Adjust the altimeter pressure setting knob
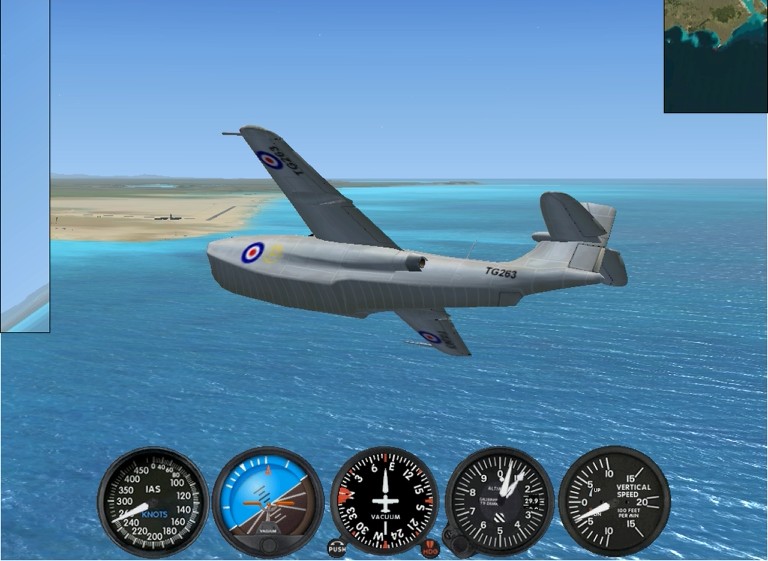The width and height of the screenshot is (768, 561). click(460, 544)
